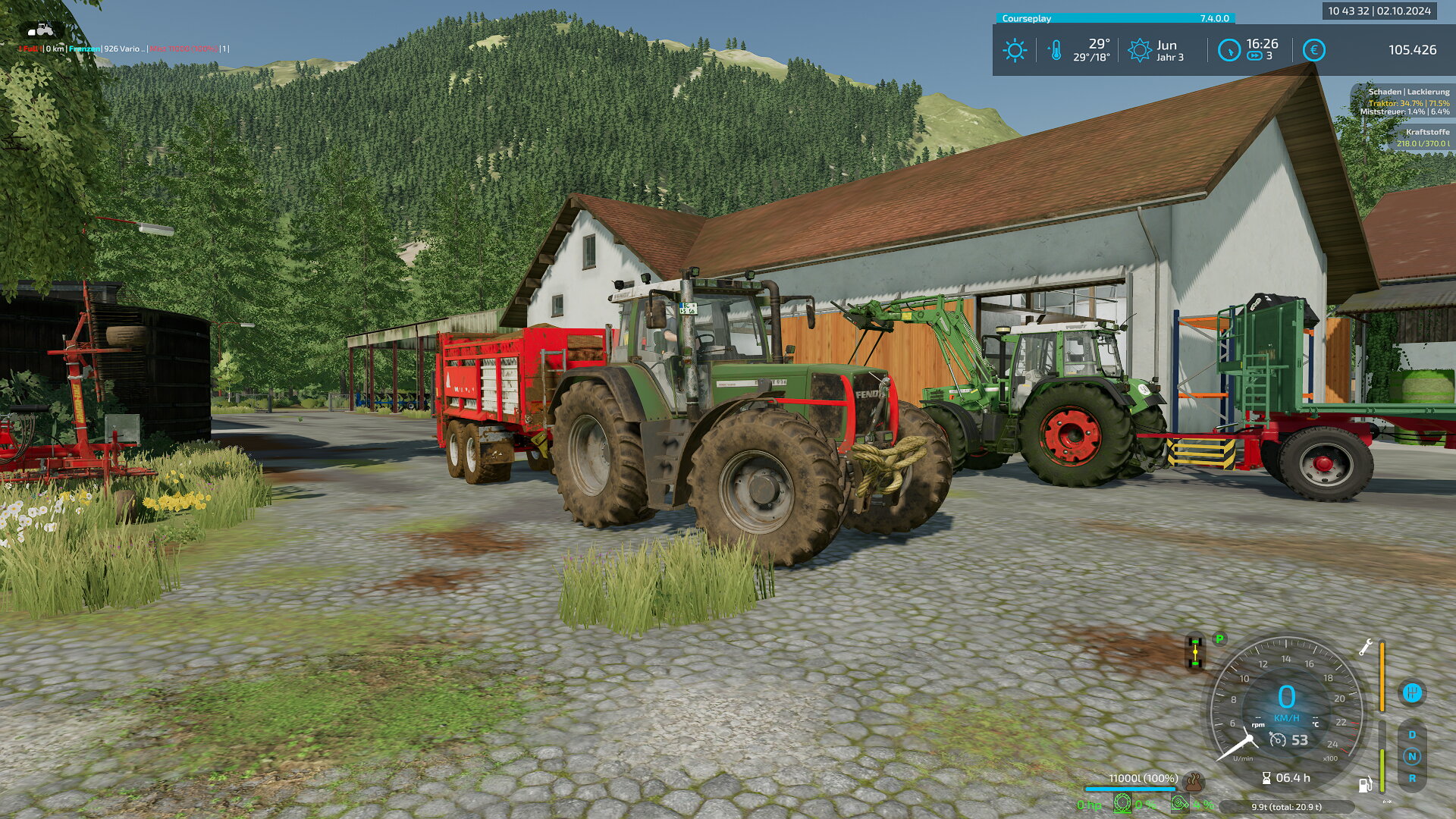Click the Courseplay header bar
The image size is (1456, 819).
click(x=1115, y=18)
